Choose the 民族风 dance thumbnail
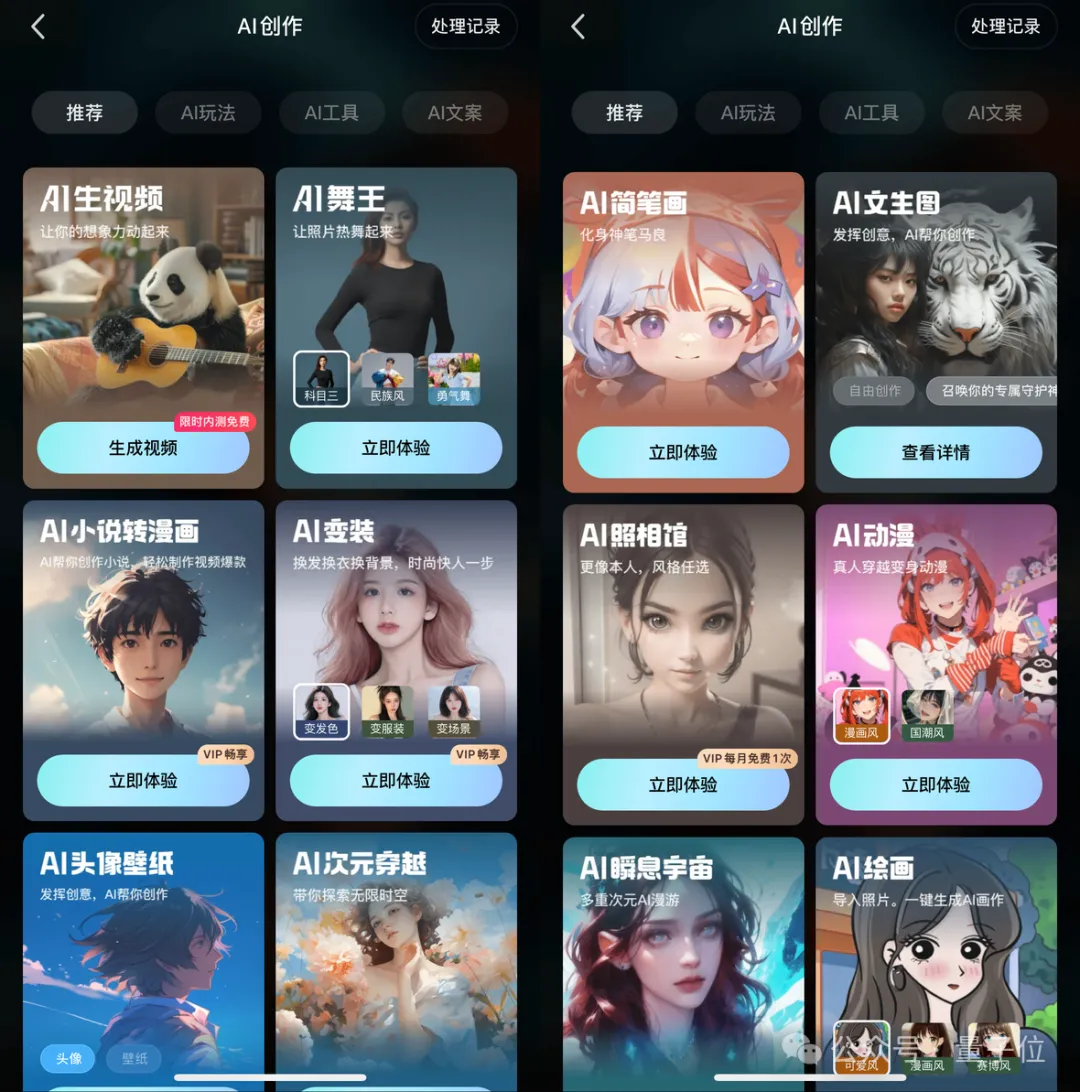Viewport: 1080px width, 1092px height. tap(388, 379)
